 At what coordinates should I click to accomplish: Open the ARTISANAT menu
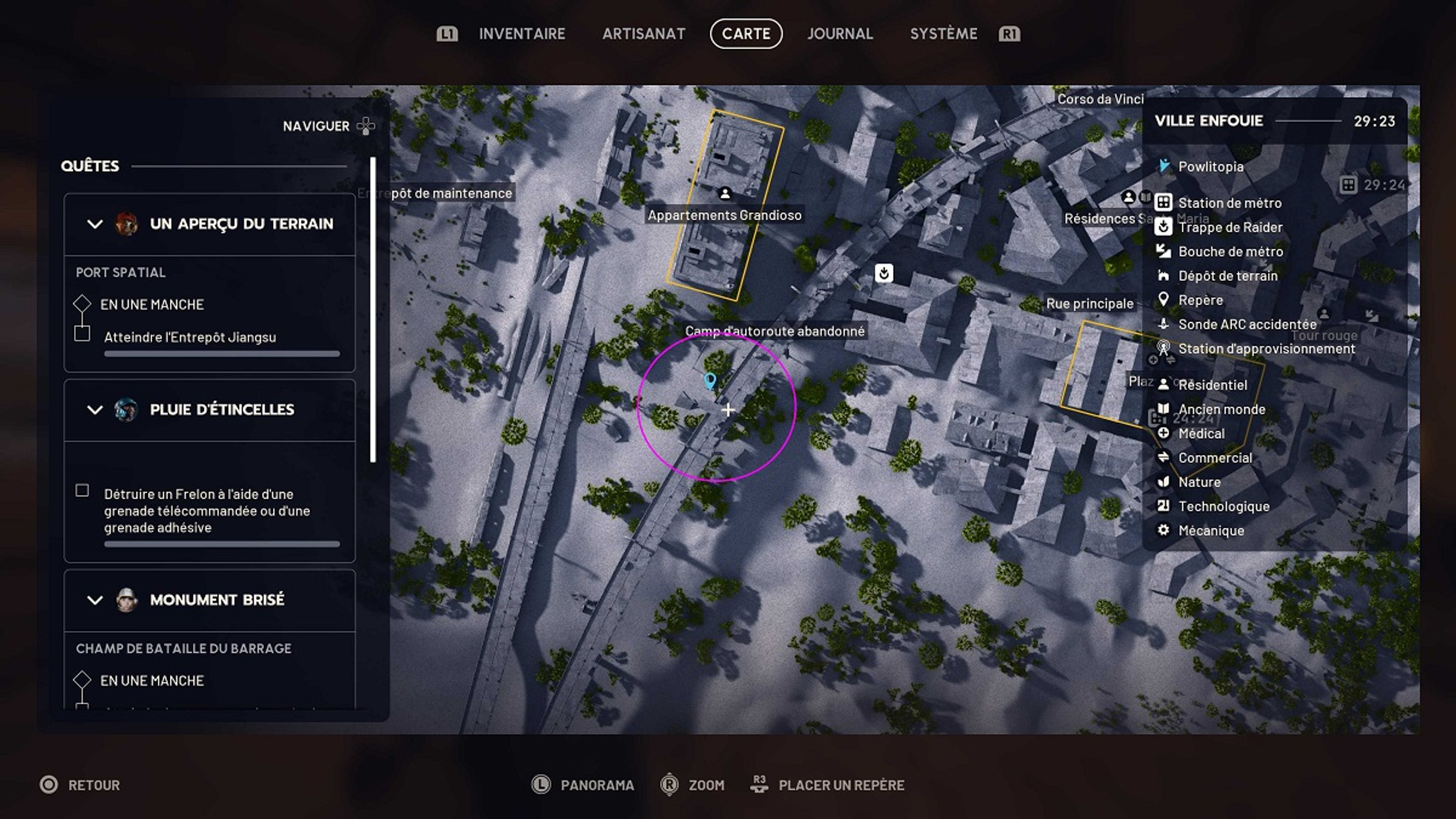click(x=644, y=34)
